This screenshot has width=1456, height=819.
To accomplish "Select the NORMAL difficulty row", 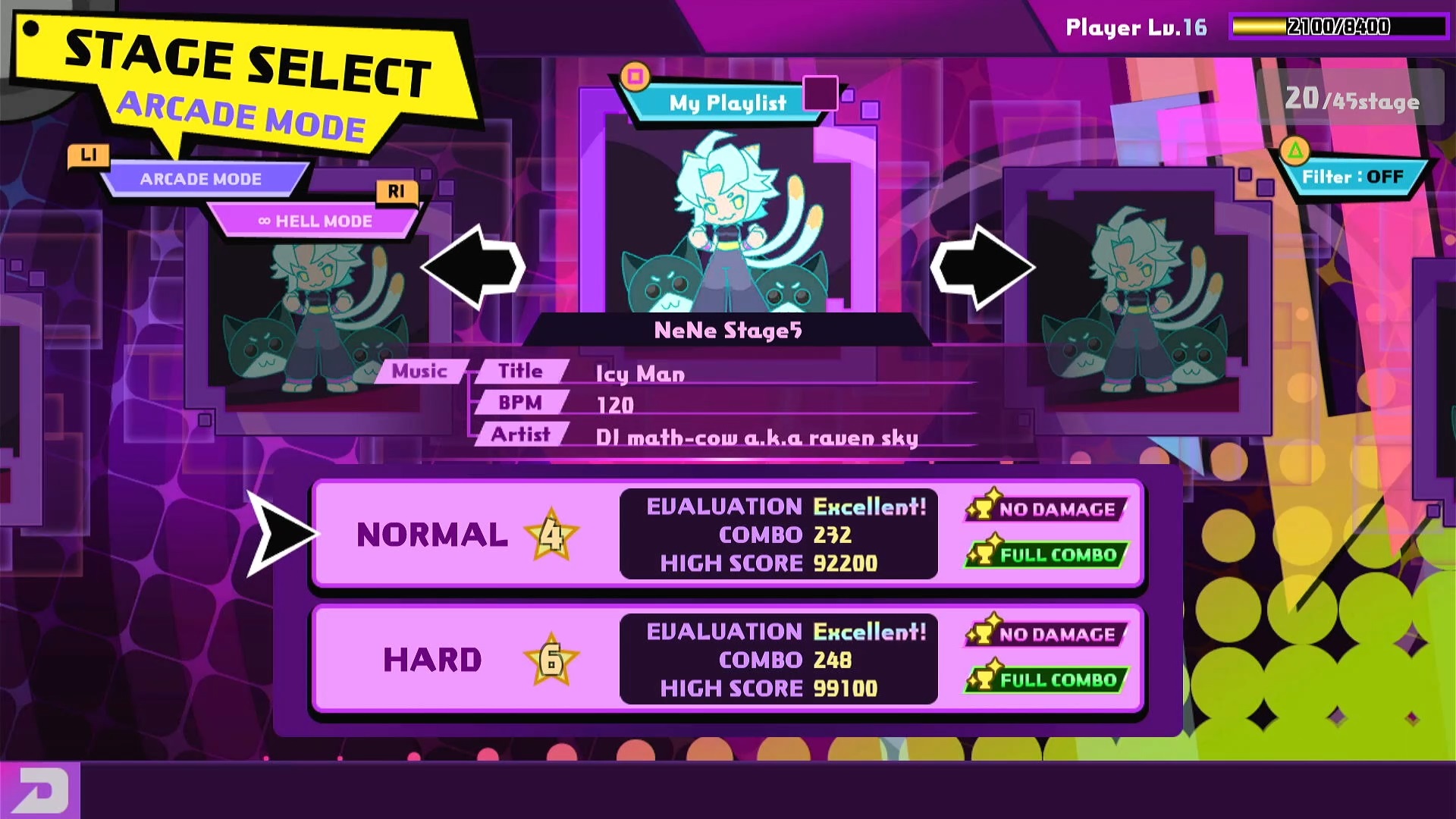I will tap(726, 534).
